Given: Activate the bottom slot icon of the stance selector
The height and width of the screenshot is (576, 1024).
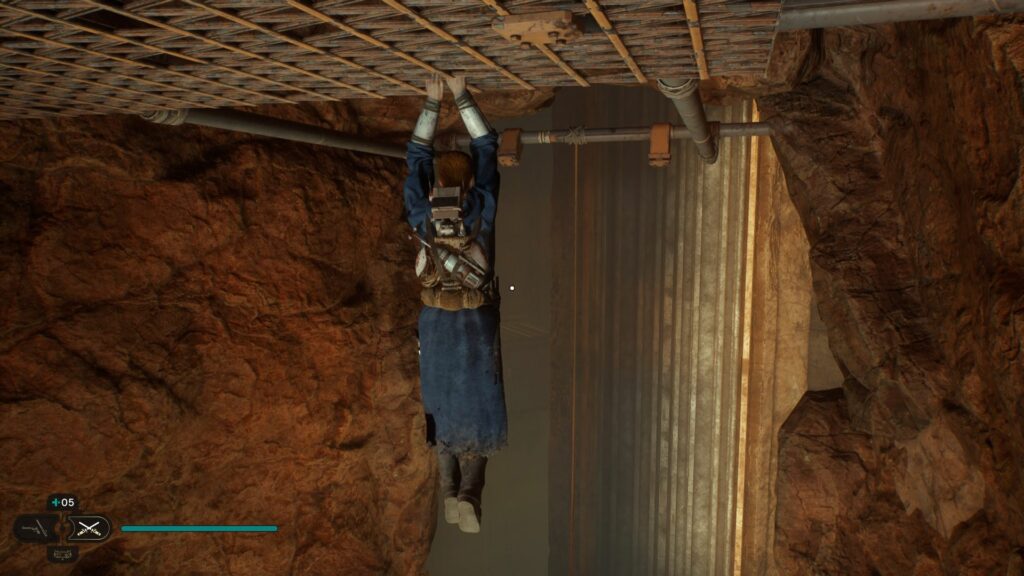Looking at the screenshot, I should [x=62, y=552].
